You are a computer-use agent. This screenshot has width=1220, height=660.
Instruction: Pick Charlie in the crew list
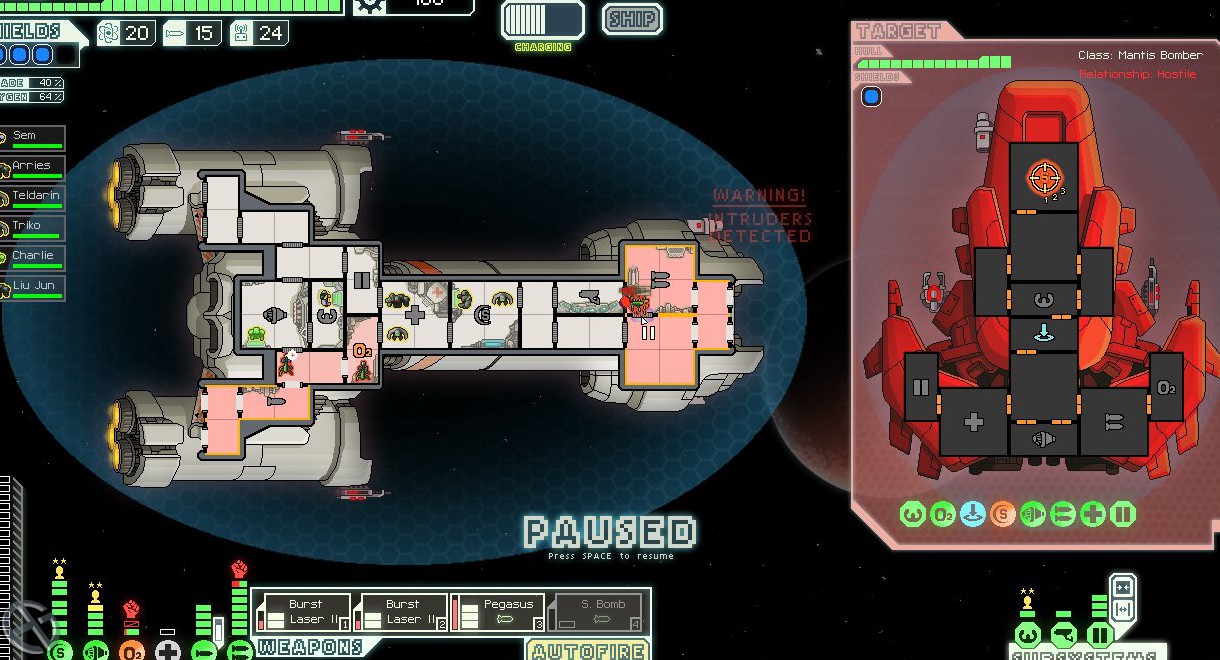point(34,257)
